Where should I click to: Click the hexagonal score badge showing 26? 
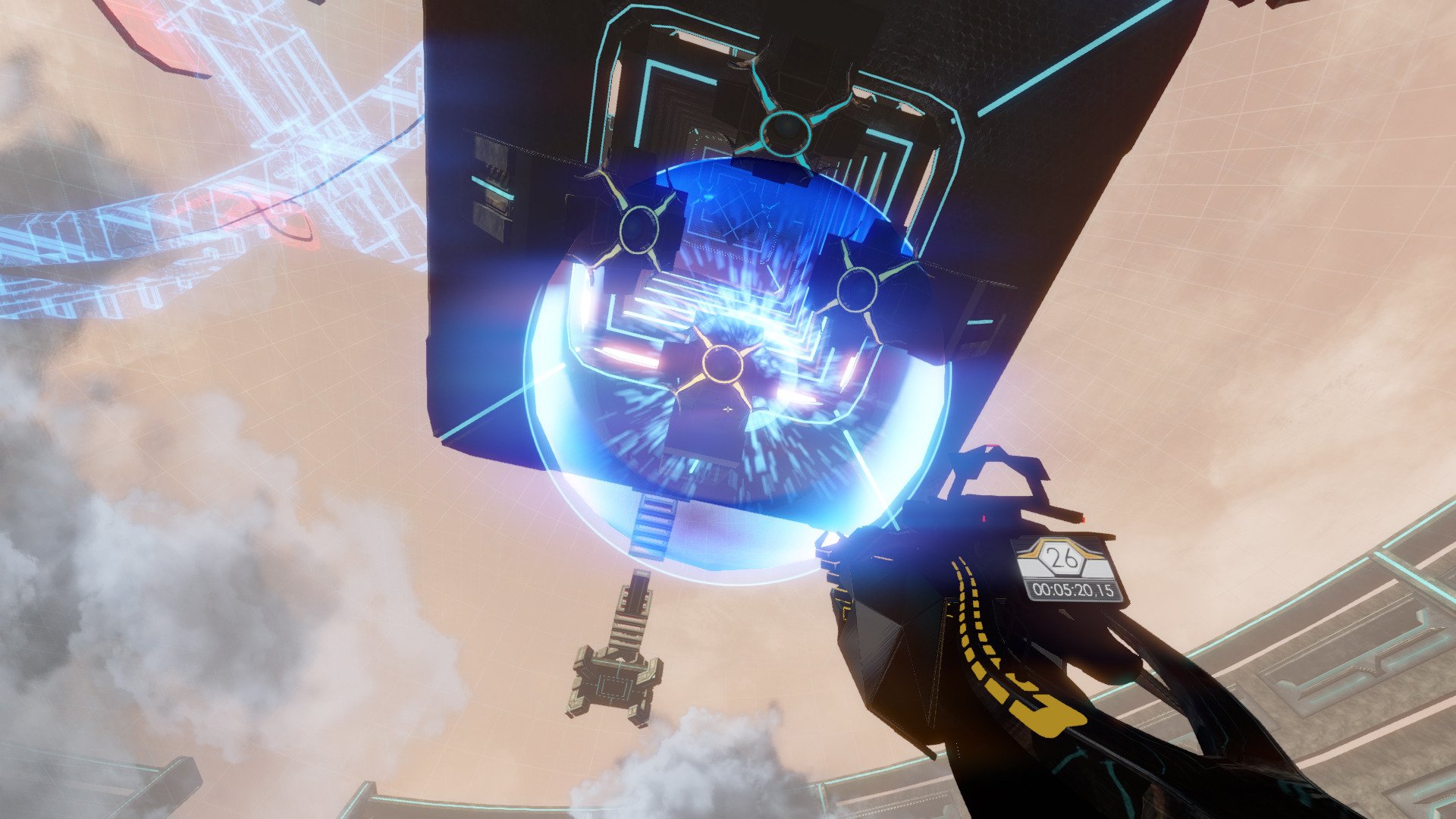(1059, 557)
